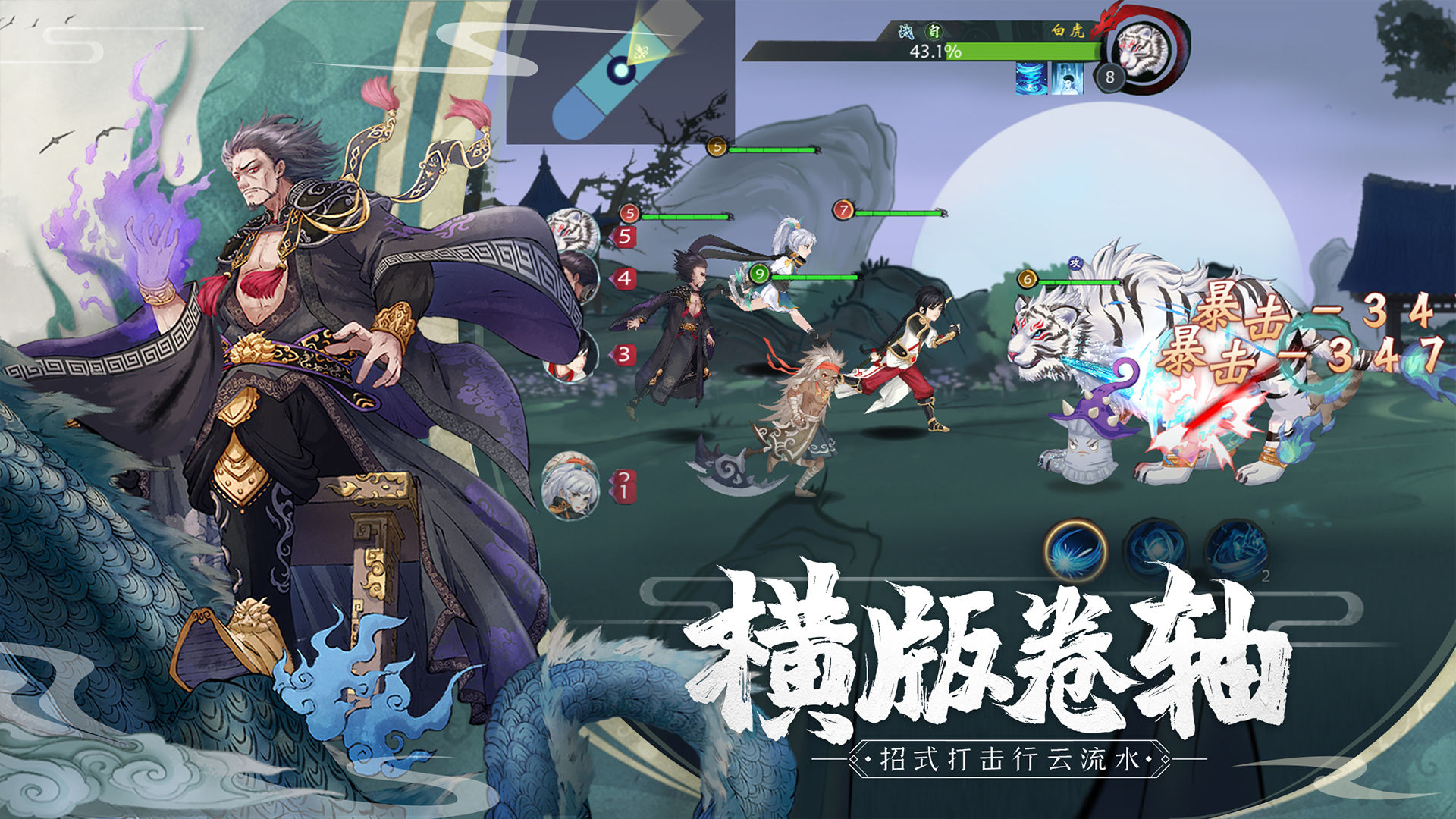1456x819 pixels.
Task: Click the 8 counter on the boss portrait
Action: point(1109,75)
